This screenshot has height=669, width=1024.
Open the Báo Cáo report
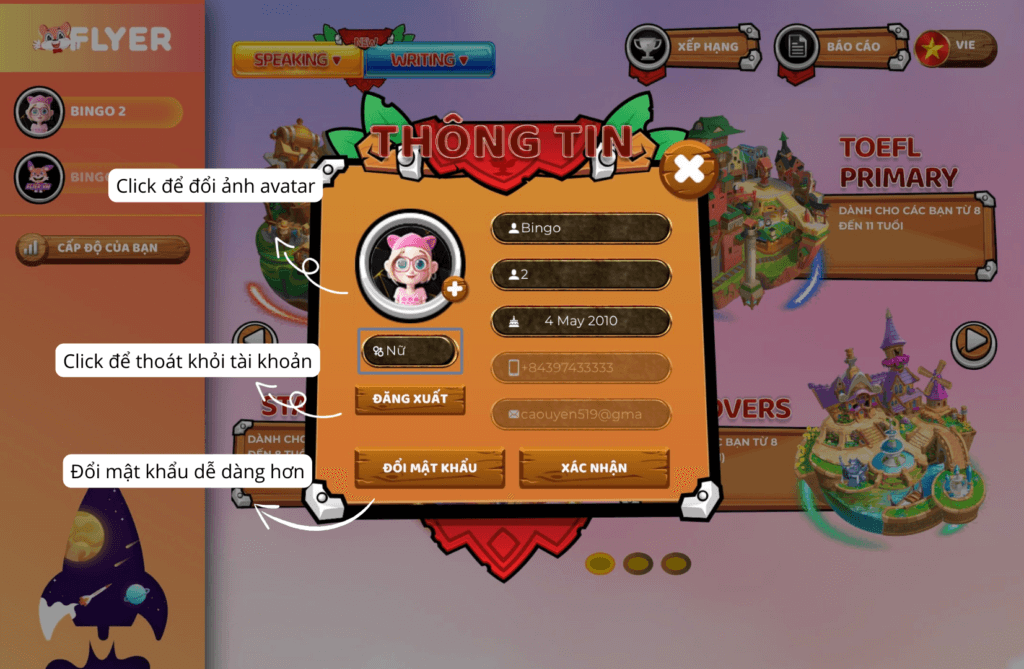(835, 46)
